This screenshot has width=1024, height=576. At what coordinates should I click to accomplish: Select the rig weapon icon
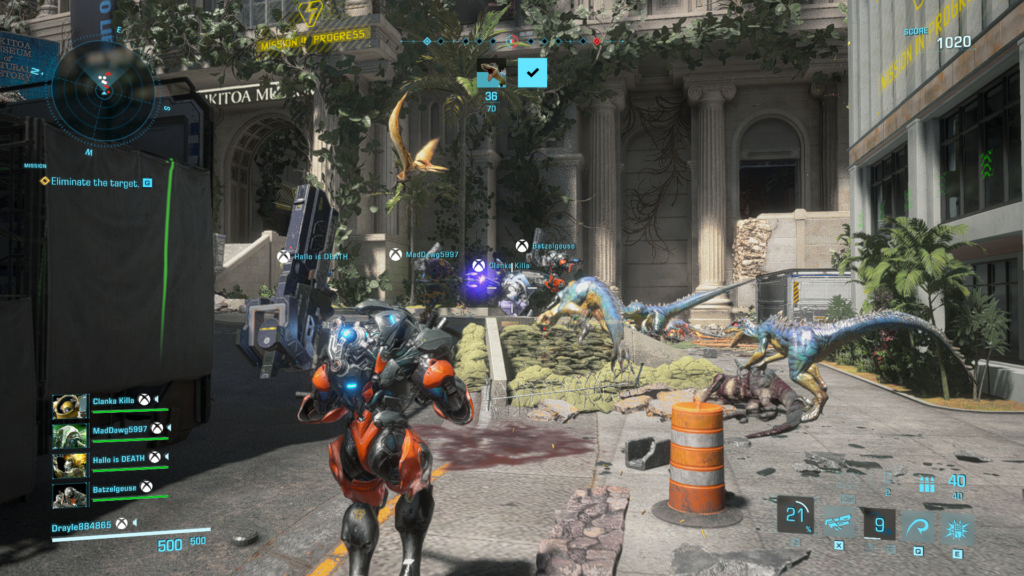click(x=838, y=523)
